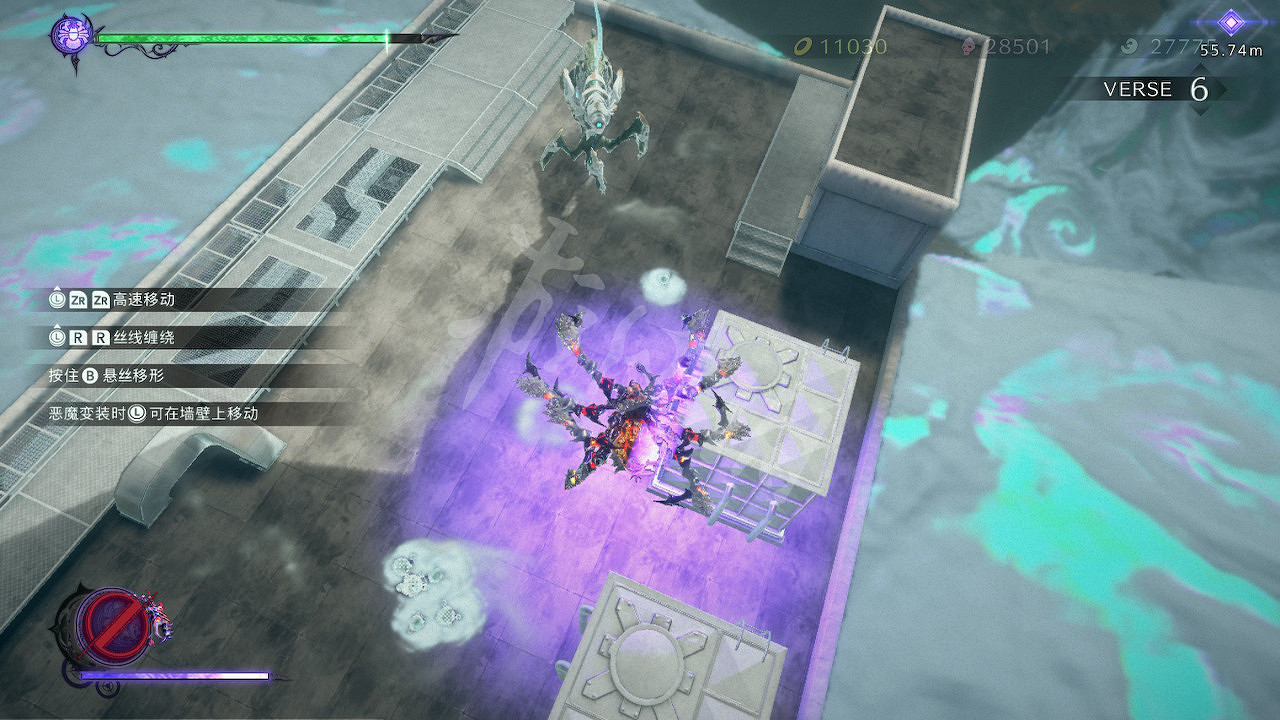Click the R button icon in 丝线缠绕 prompt
The height and width of the screenshot is (720, 1280).
[78, 338]
